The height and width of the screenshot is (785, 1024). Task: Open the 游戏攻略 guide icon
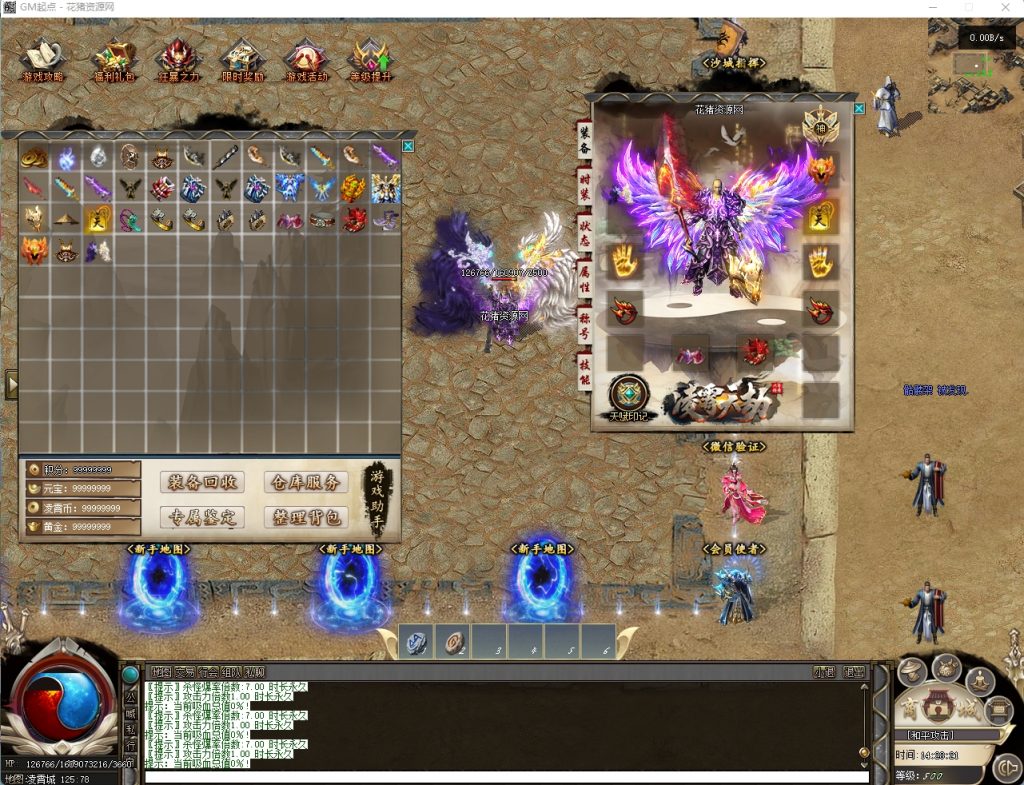(42, 59)
